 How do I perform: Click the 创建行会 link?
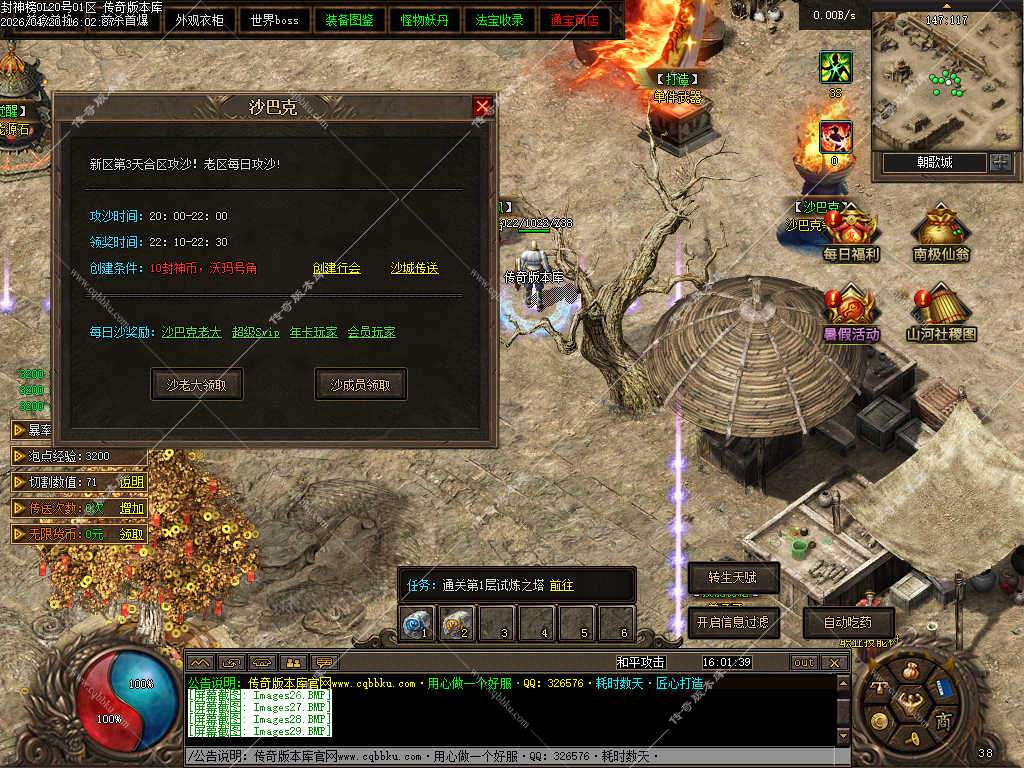[x=337, y=268]
